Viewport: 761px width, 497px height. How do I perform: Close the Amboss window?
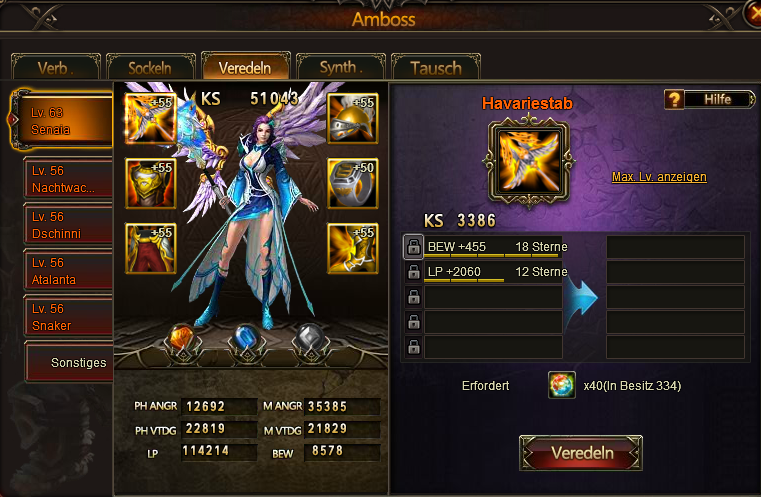click(752, 12)
